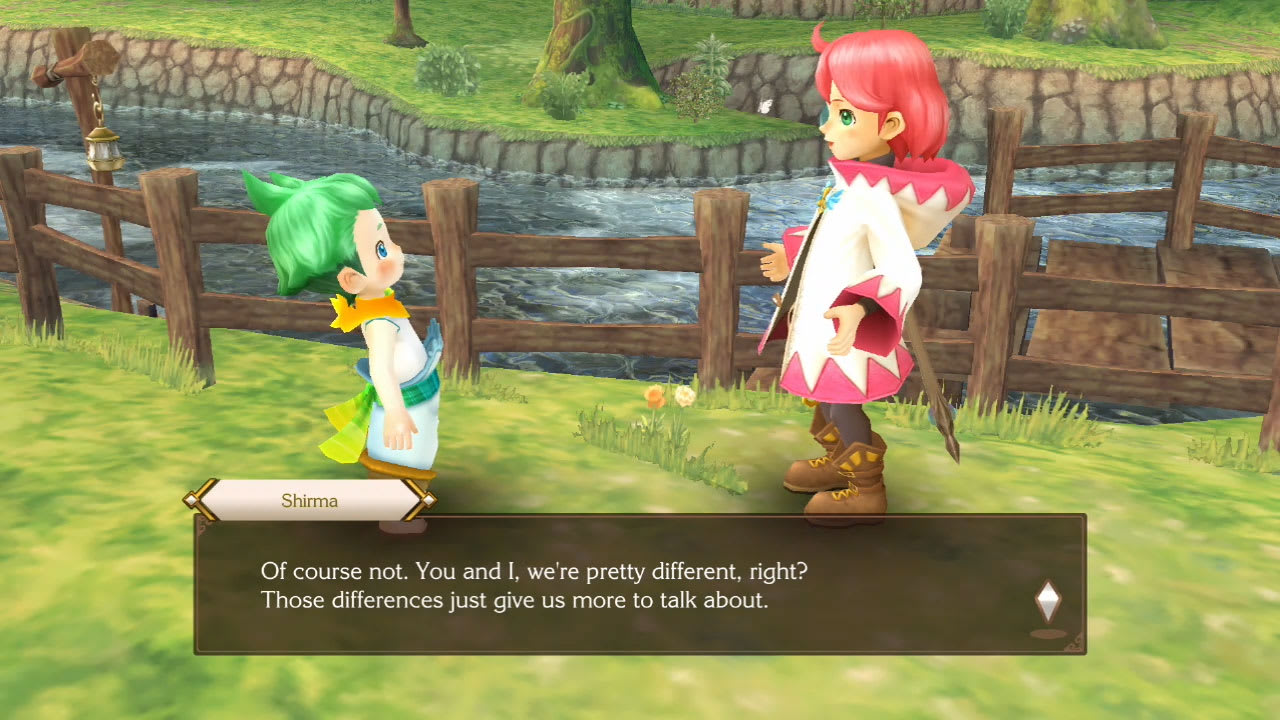1280x720 pixels.
Task: Select the Shirma dialogue tab
Action: [308, 500]
